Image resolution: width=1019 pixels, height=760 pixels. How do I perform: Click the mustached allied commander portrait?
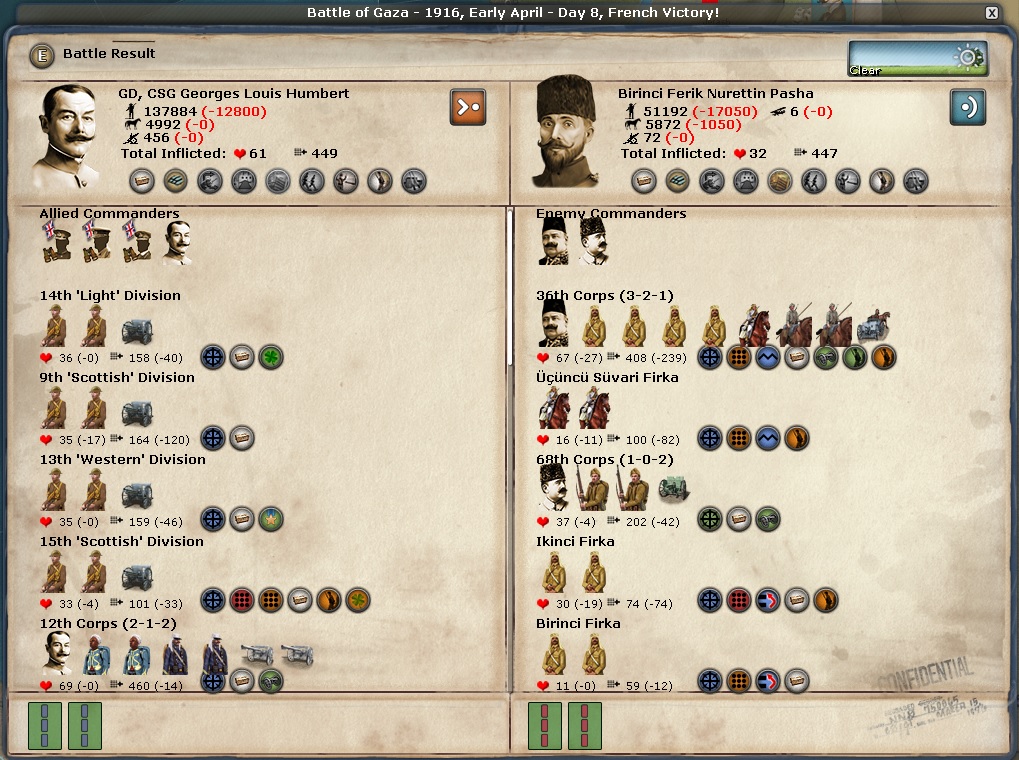177,243
